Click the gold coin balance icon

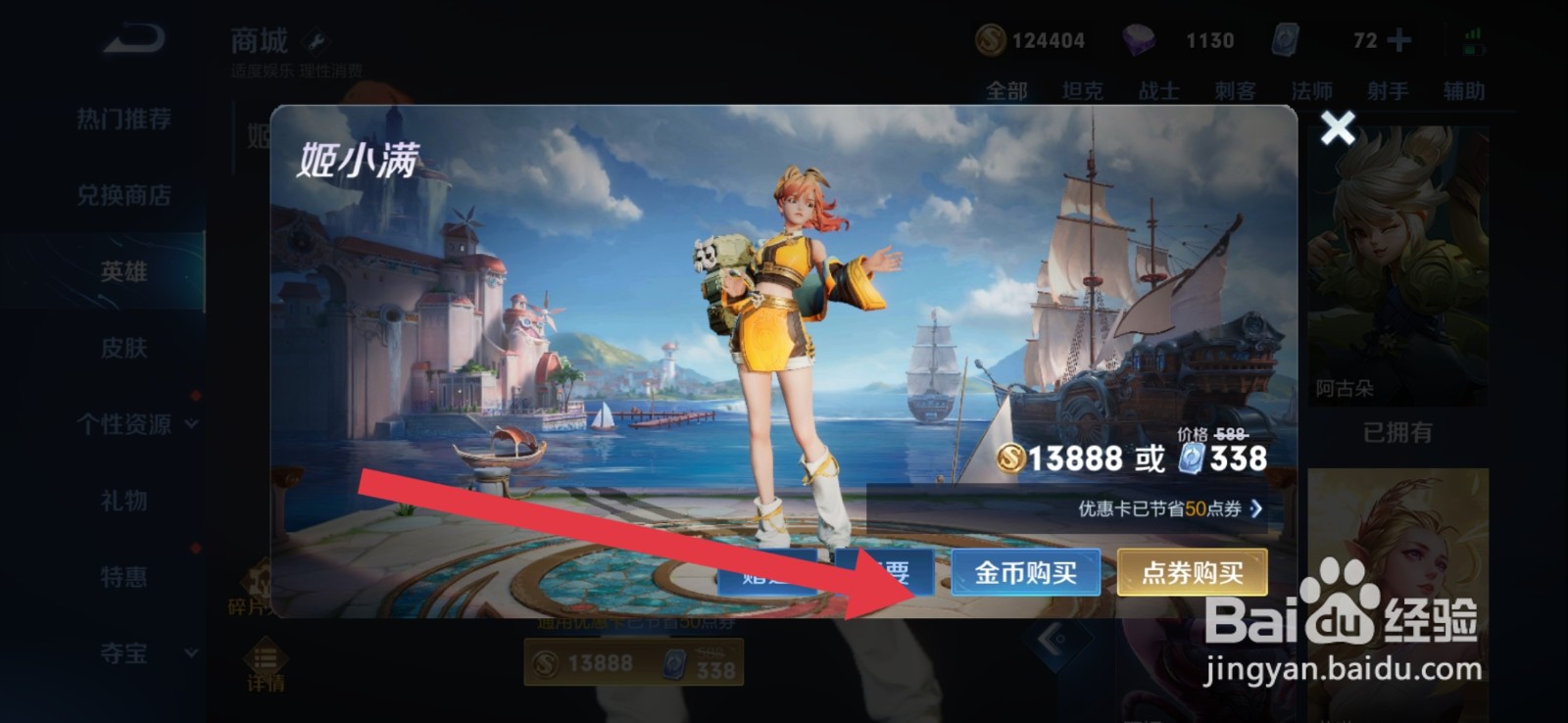click(x=993, y=40)
